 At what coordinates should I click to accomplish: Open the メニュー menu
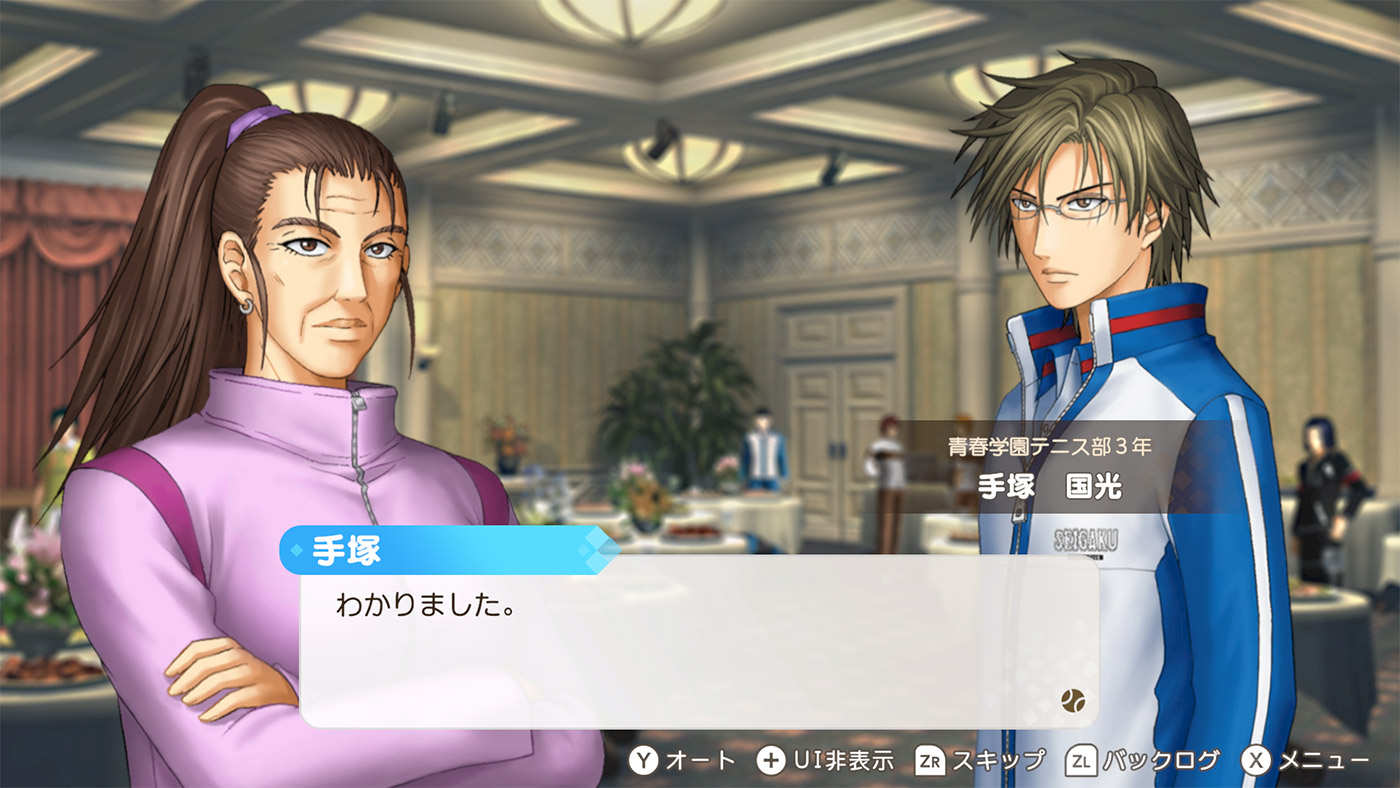coord(1305,761)
